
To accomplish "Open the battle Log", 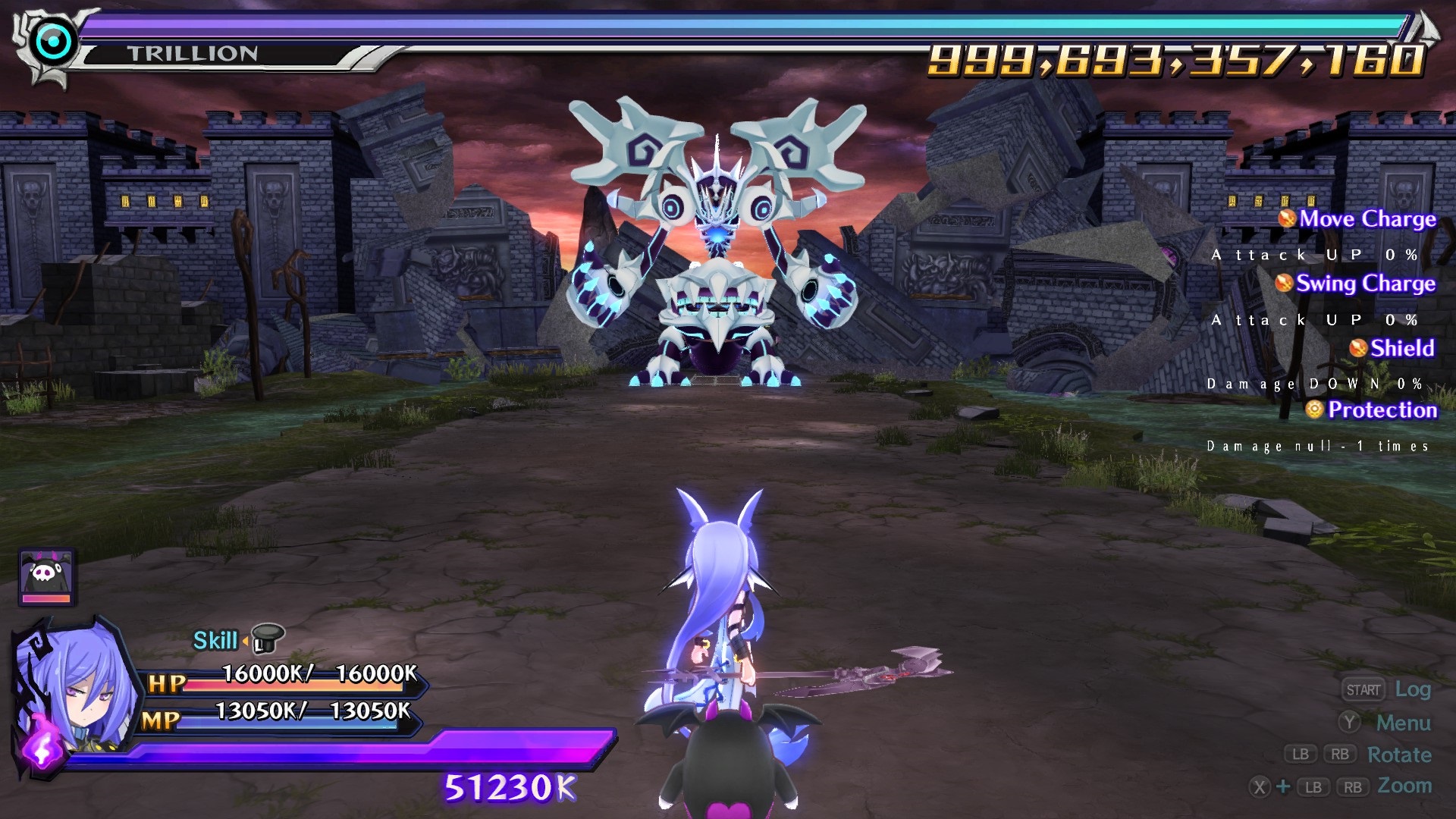I will [x=1412, y=689].
